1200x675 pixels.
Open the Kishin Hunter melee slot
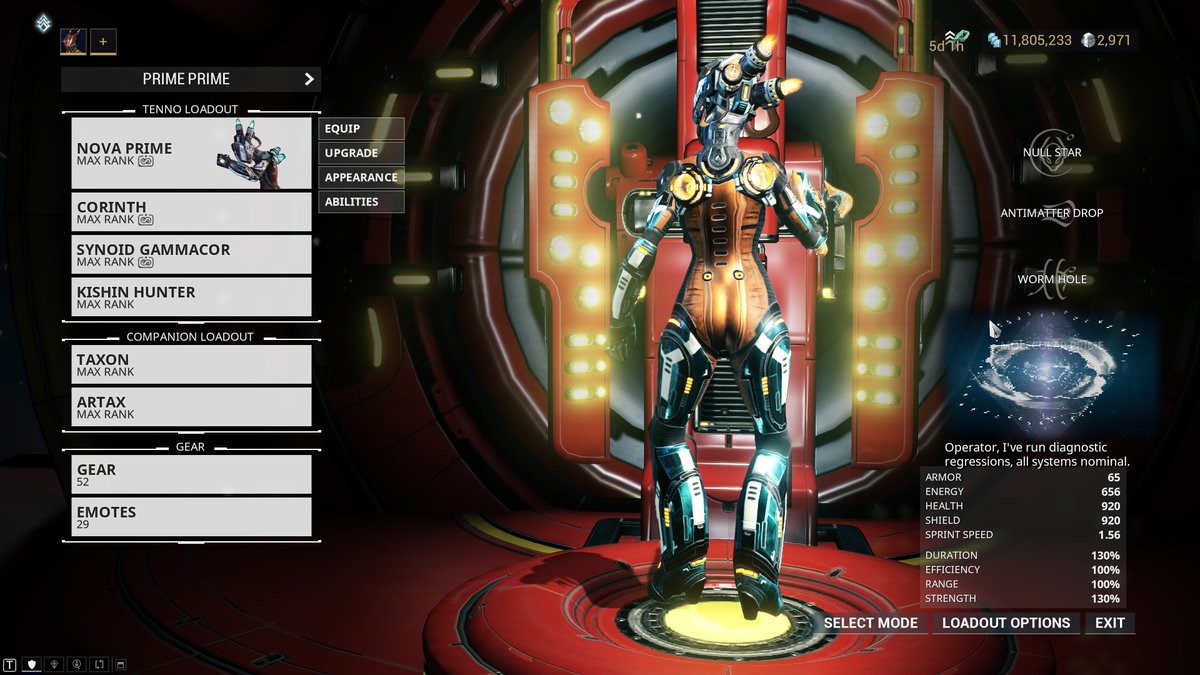(191, 297)
